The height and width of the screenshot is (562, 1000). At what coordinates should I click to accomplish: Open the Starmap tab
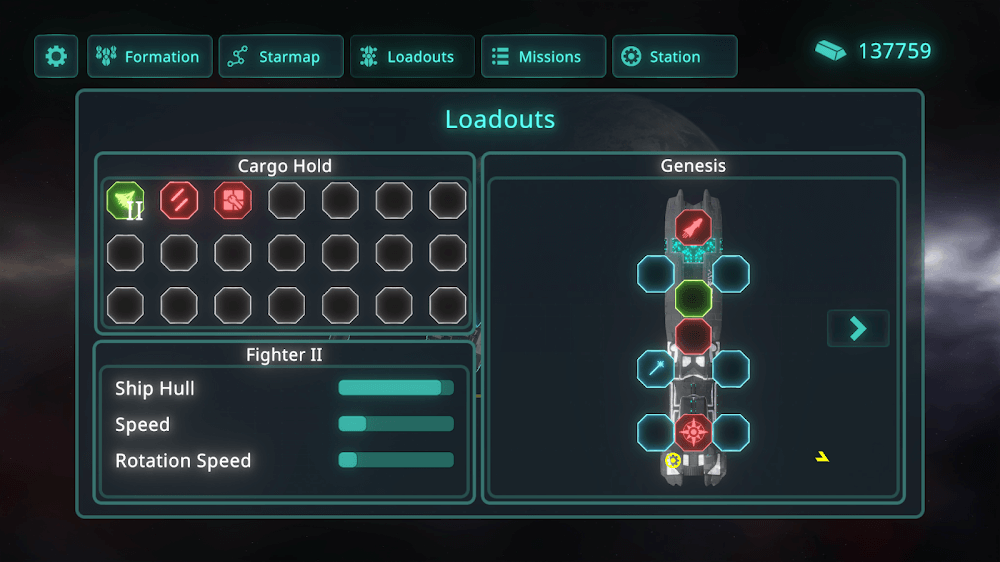pos(281,57)
